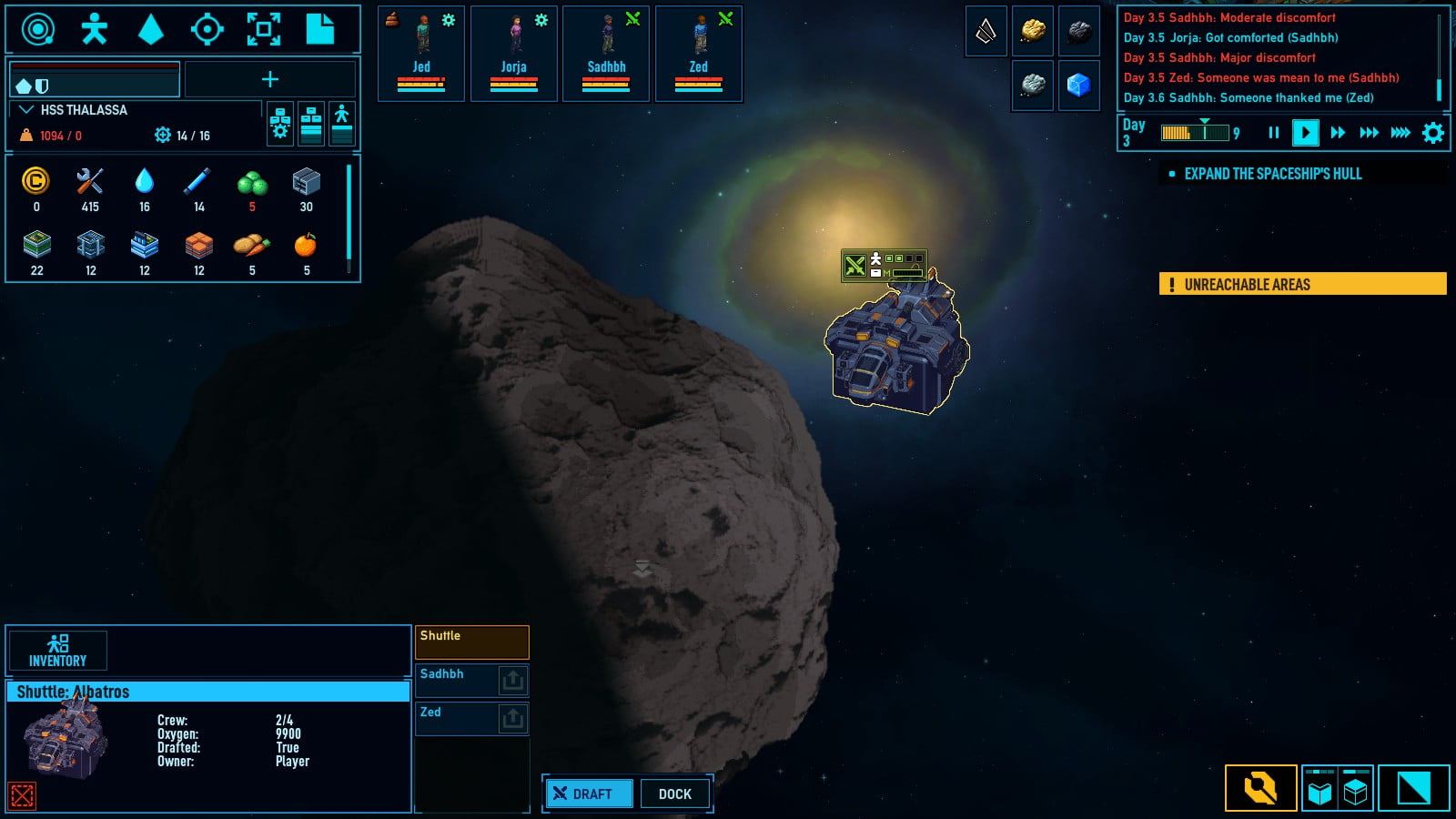
Task: Toggle the Draft button for the shuttle
Action: 589,794
